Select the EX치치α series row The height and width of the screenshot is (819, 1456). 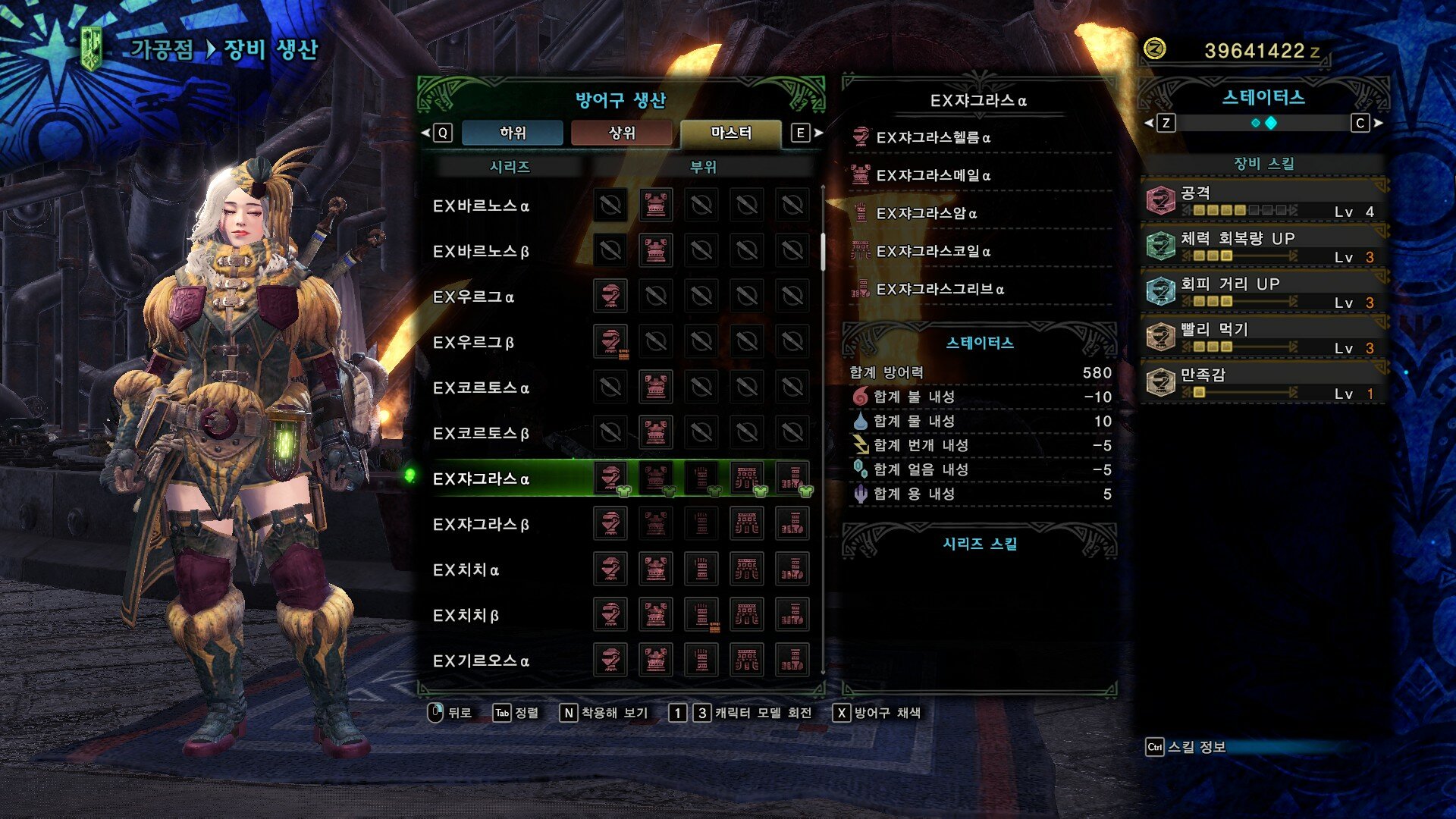466,570
